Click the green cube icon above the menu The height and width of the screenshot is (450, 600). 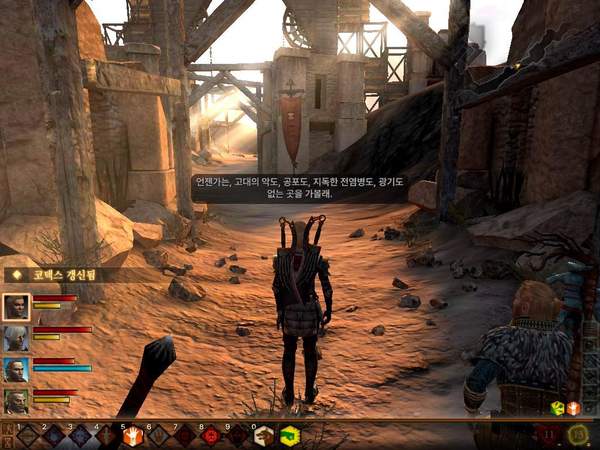pyautogui.click(x=557, y=408)
